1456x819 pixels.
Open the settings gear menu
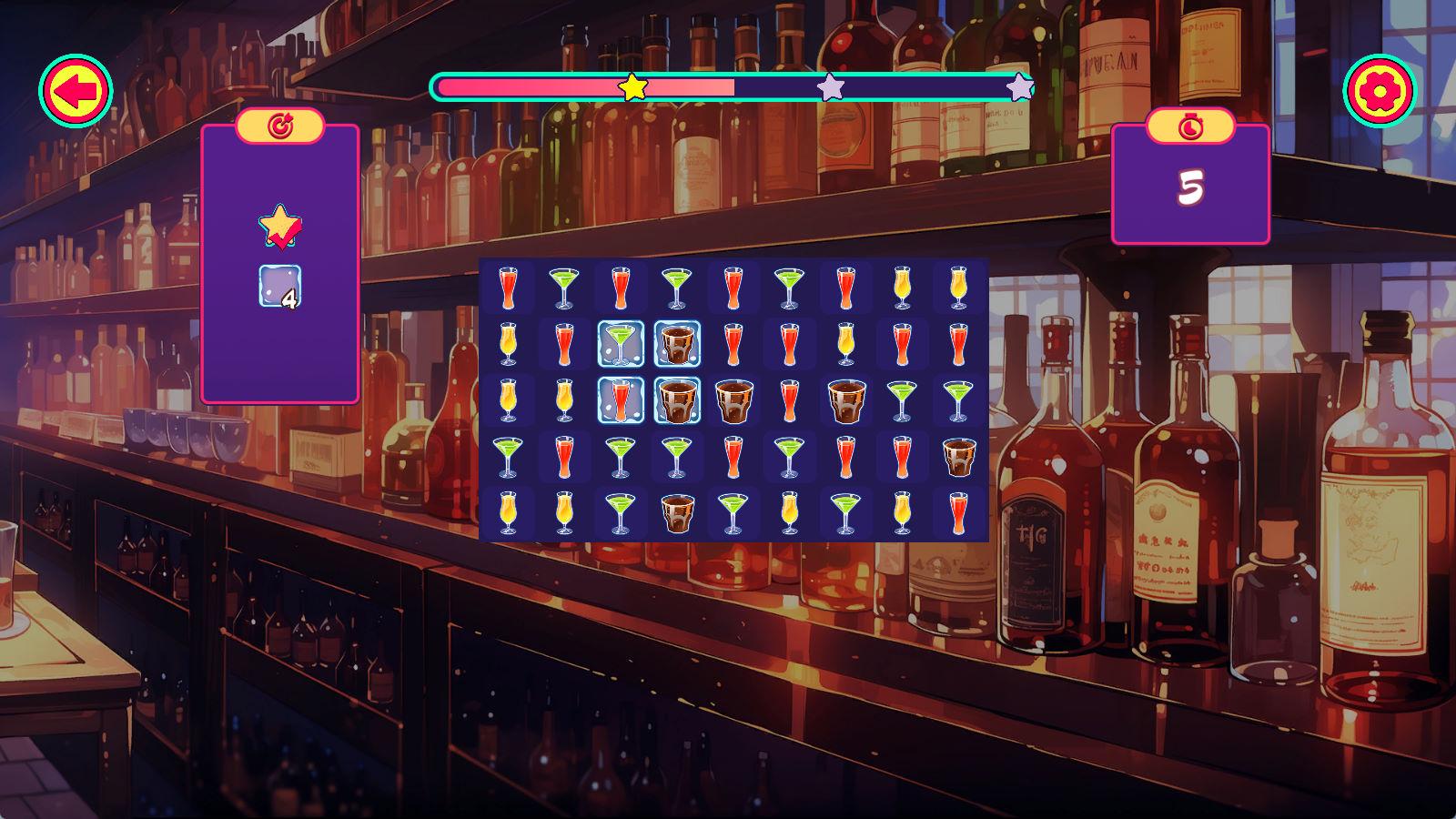[1380, 91]
